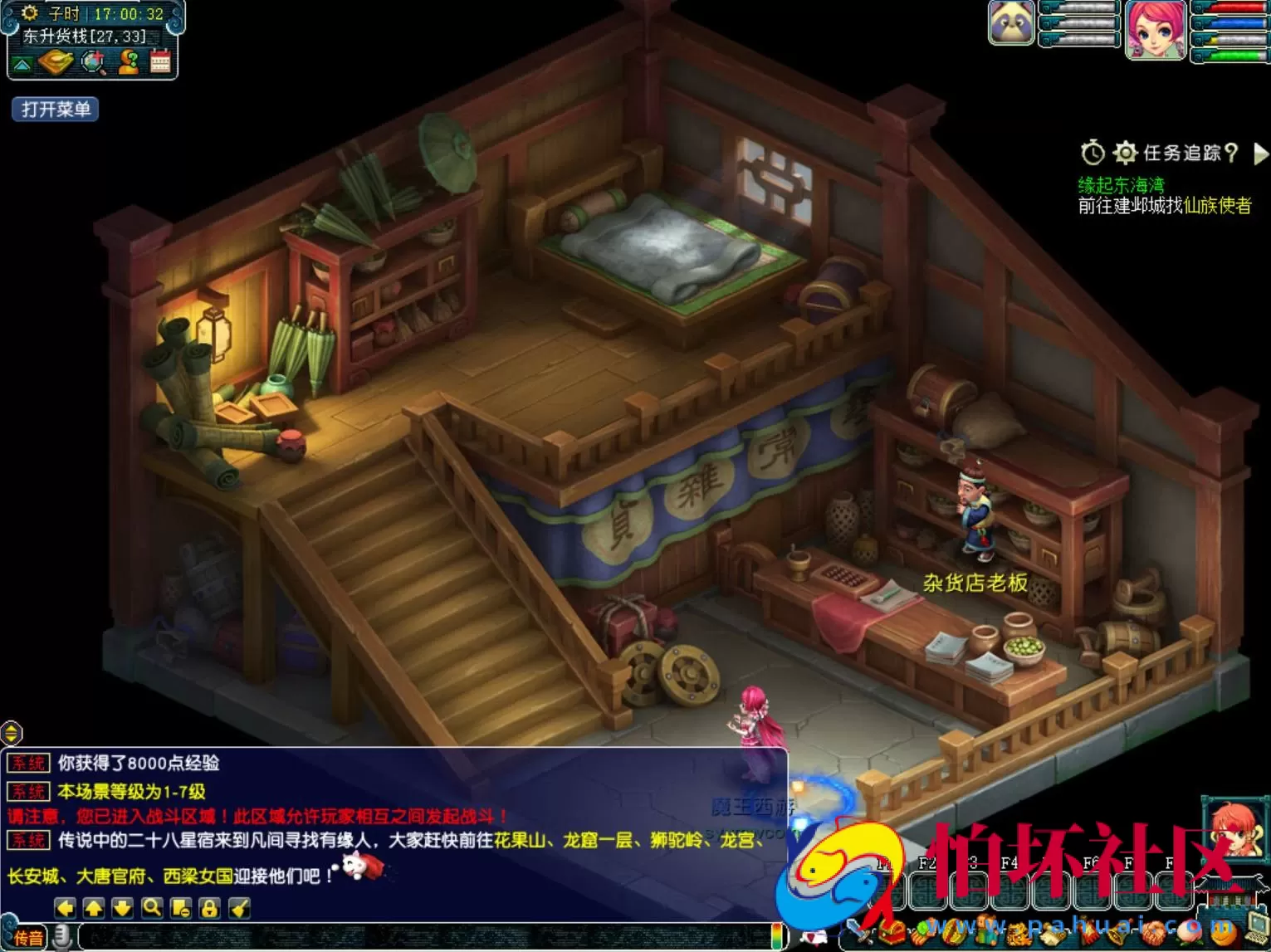Viewport: 1271px width, 952px height.
Task: Click the broom chat-clear icon
Action: tap(240, 910)
